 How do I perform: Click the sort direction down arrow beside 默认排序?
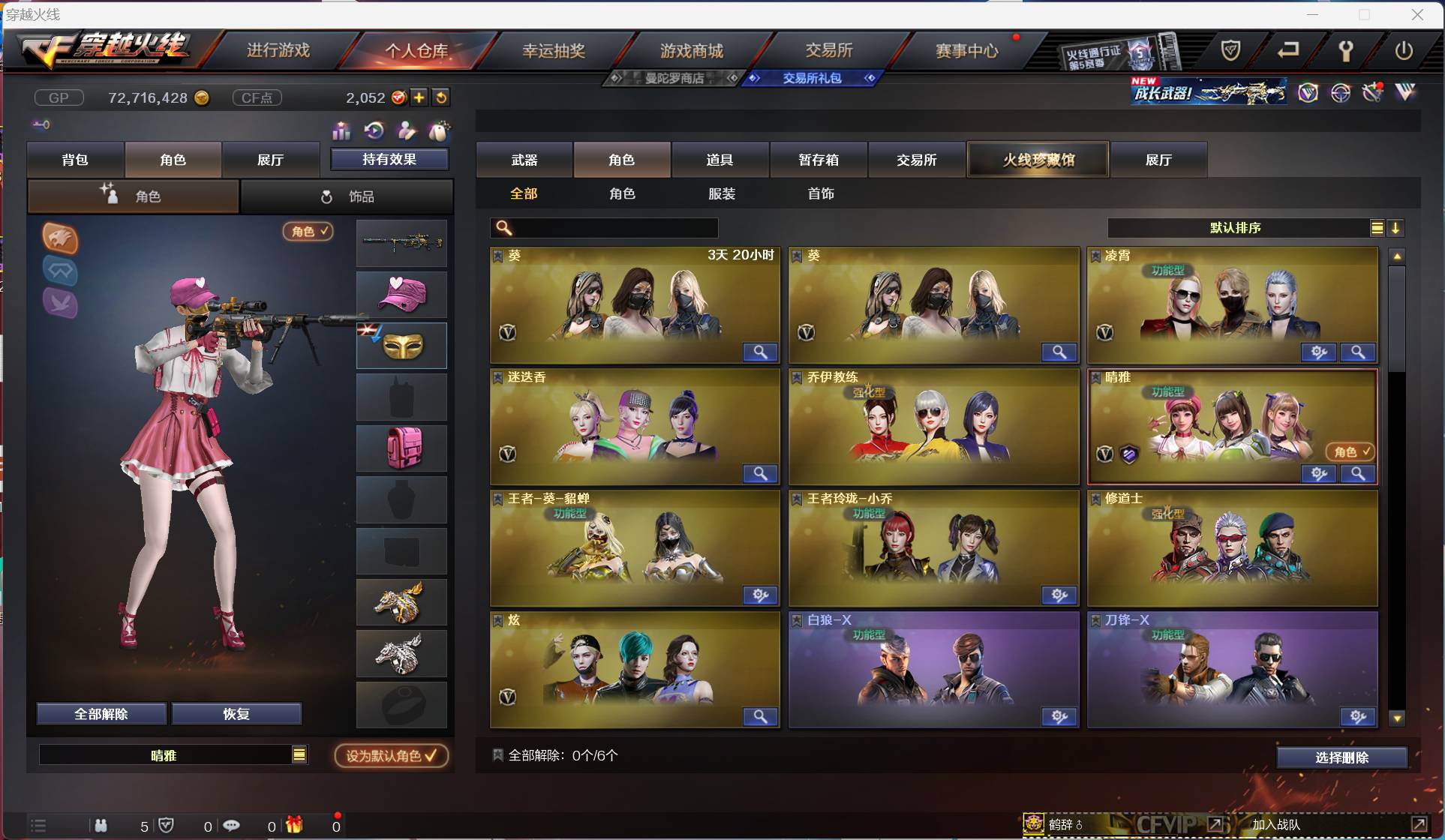[x=1396, y=228]
